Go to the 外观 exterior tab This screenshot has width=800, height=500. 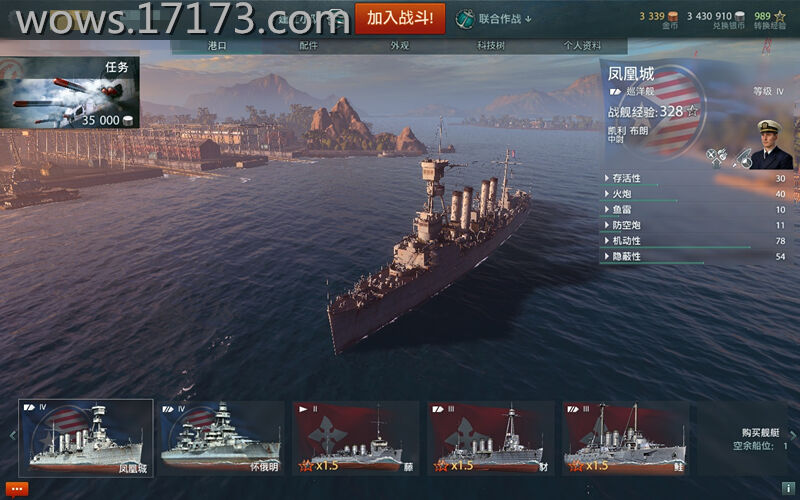[399, 46]
